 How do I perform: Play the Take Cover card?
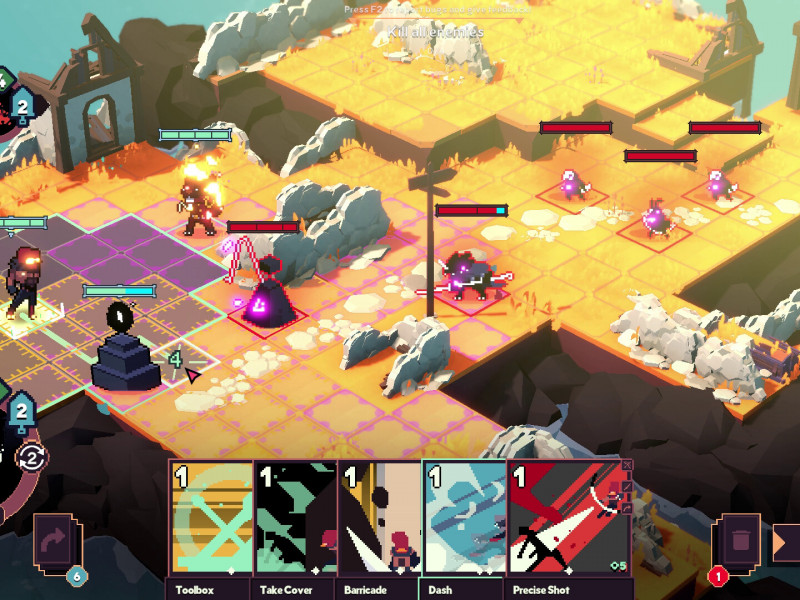click(295, 520)
